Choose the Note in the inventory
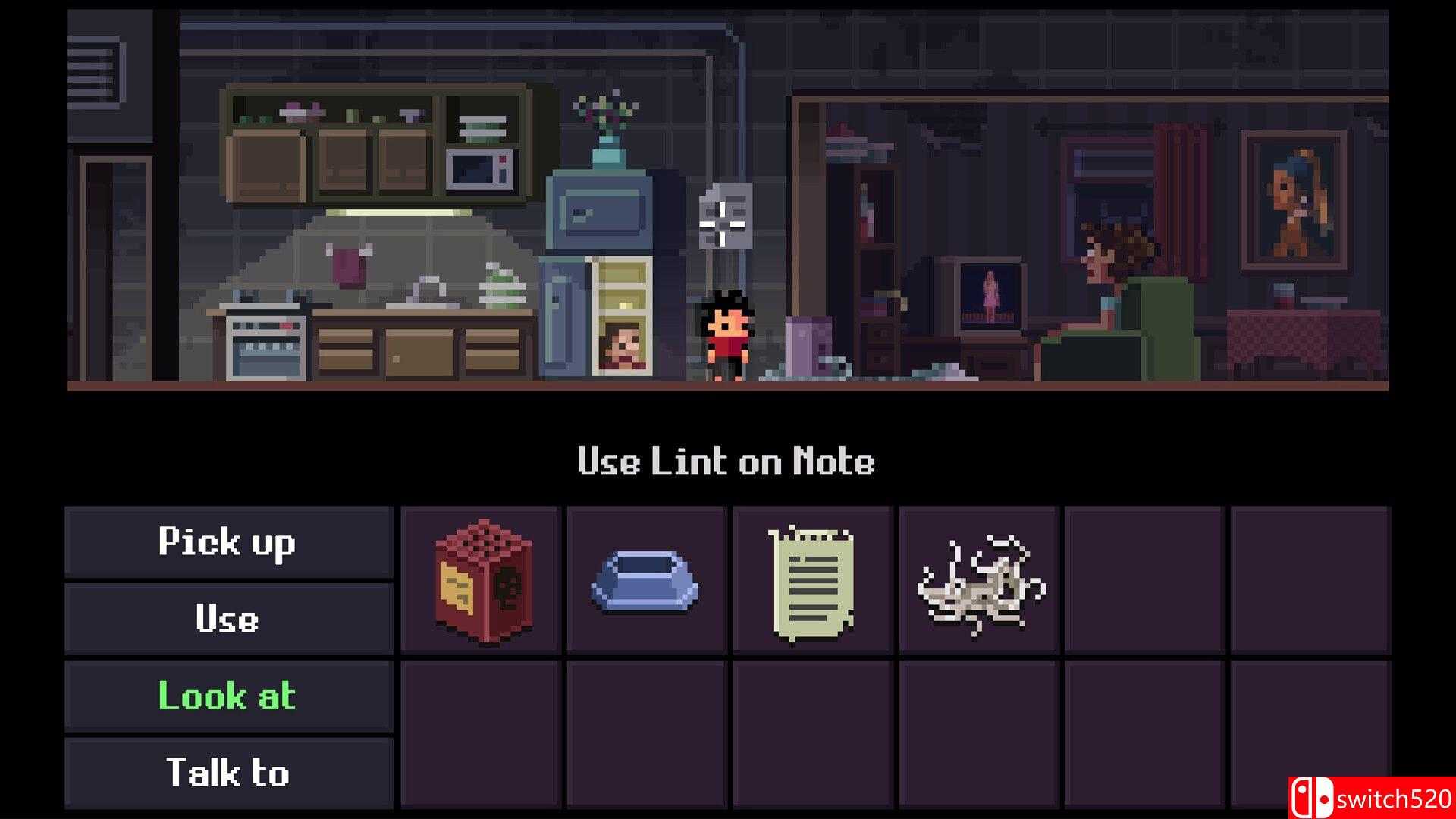The image size is (1456, 819). click(812, 582)
